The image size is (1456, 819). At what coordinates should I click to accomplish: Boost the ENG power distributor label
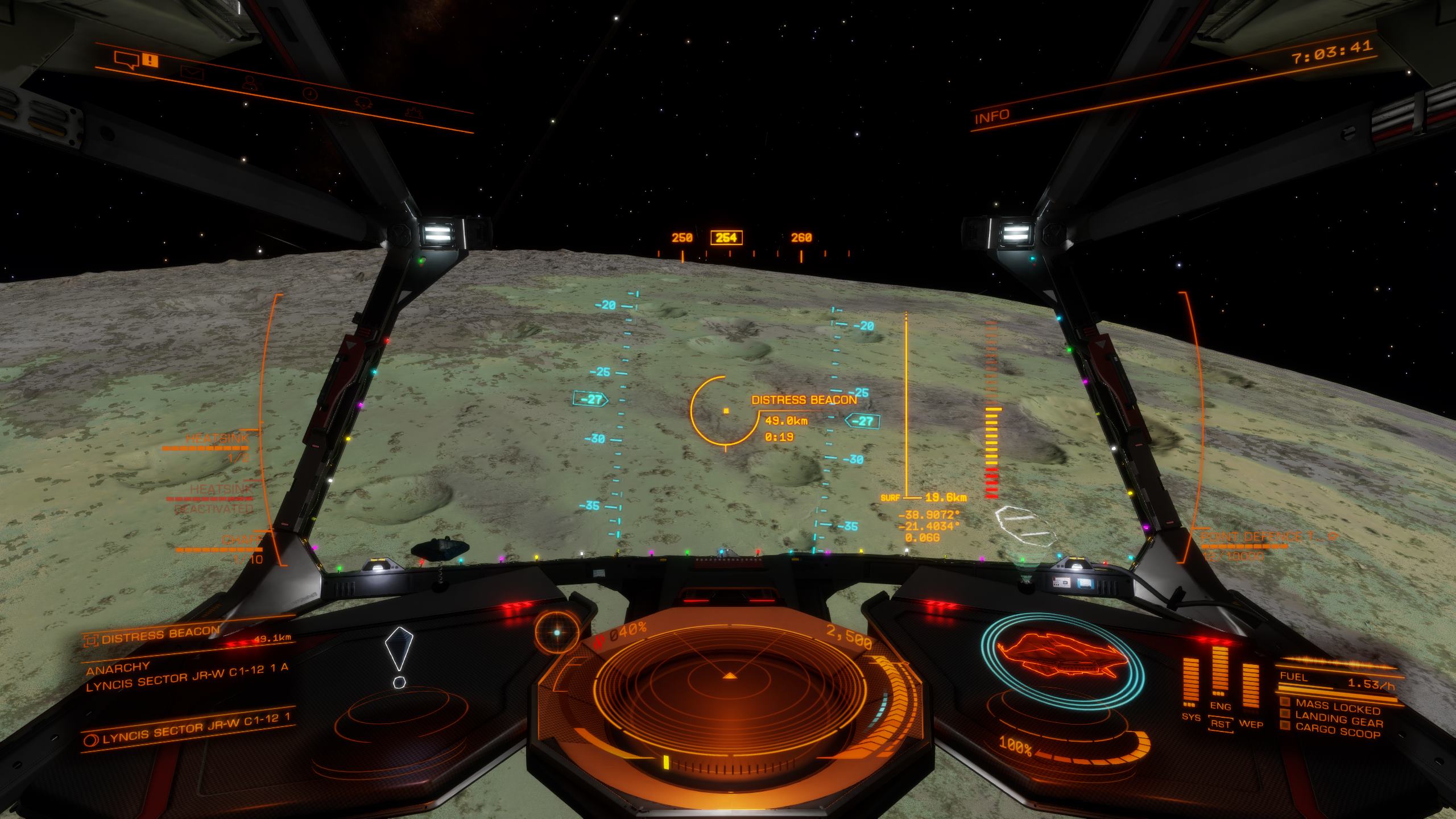[1221, 706]
